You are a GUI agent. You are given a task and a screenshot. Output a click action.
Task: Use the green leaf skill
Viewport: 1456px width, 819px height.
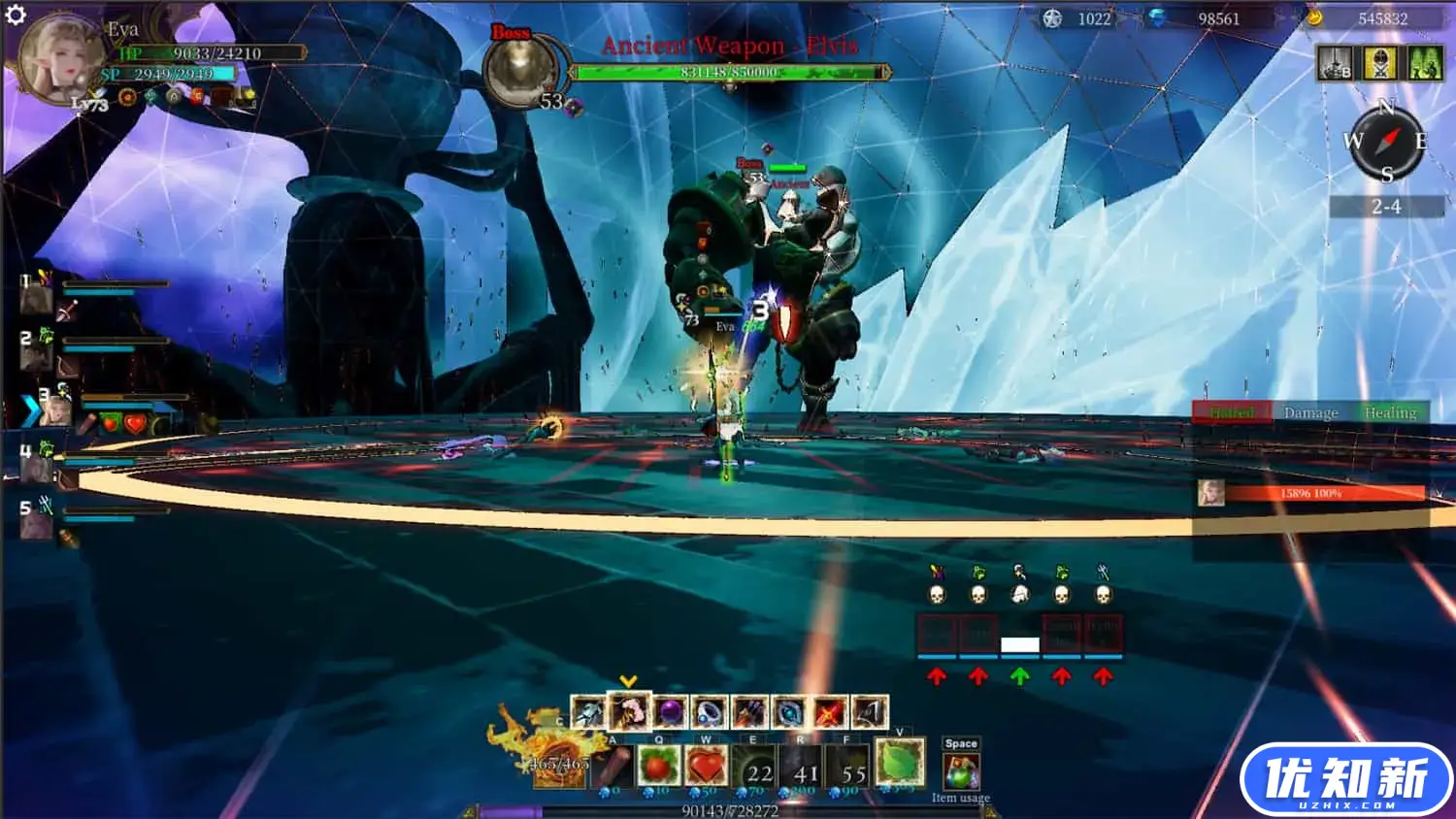tap(899, 762)
